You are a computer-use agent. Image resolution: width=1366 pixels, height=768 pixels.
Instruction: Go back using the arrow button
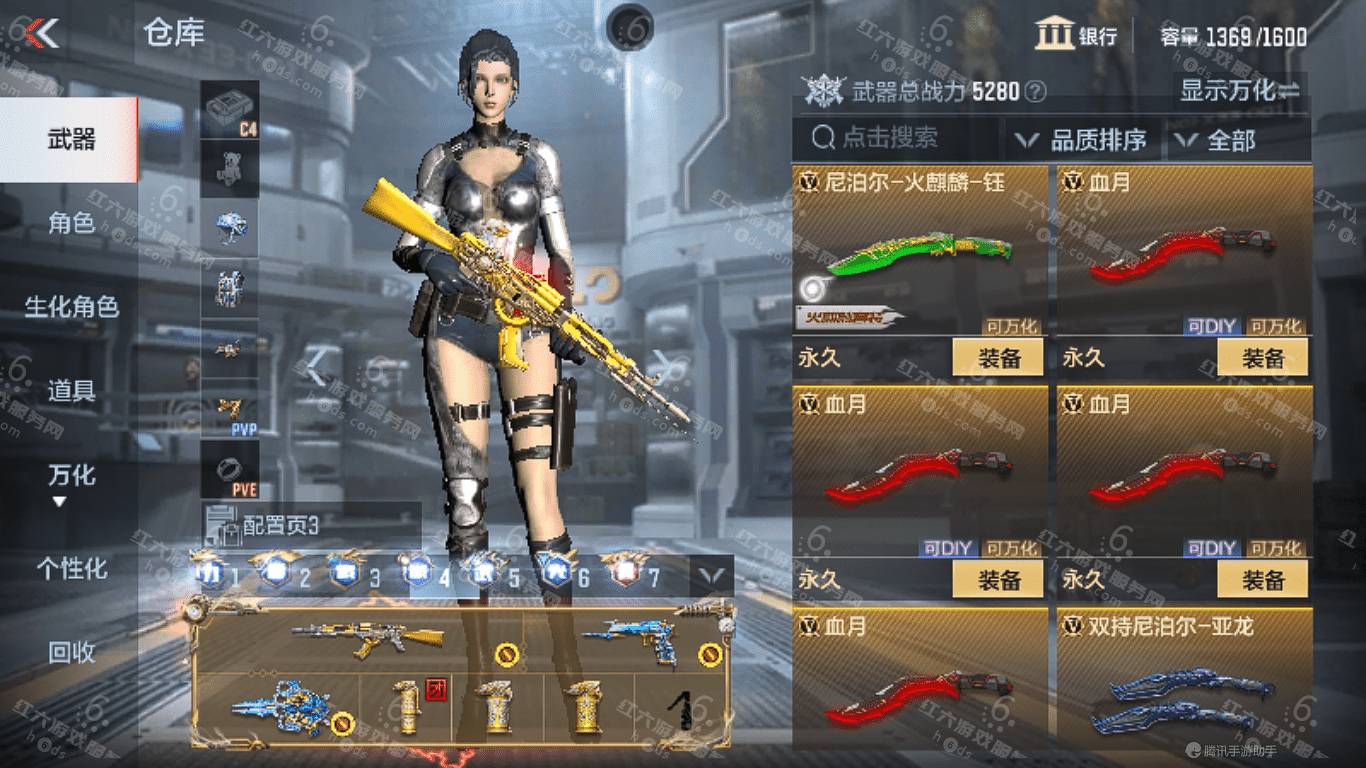coord(43,34)
